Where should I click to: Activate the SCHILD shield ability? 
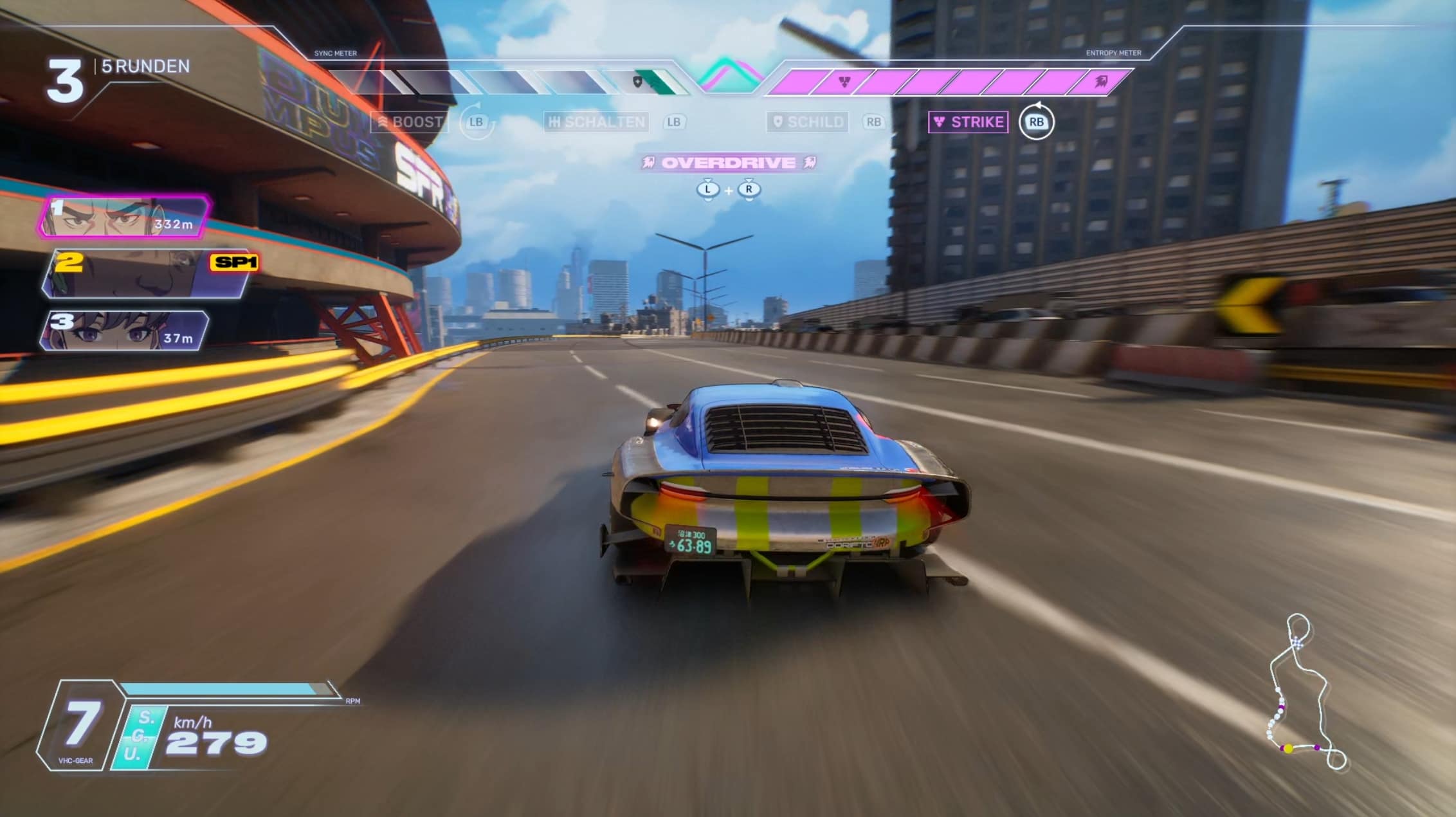(x=808, y=122)
